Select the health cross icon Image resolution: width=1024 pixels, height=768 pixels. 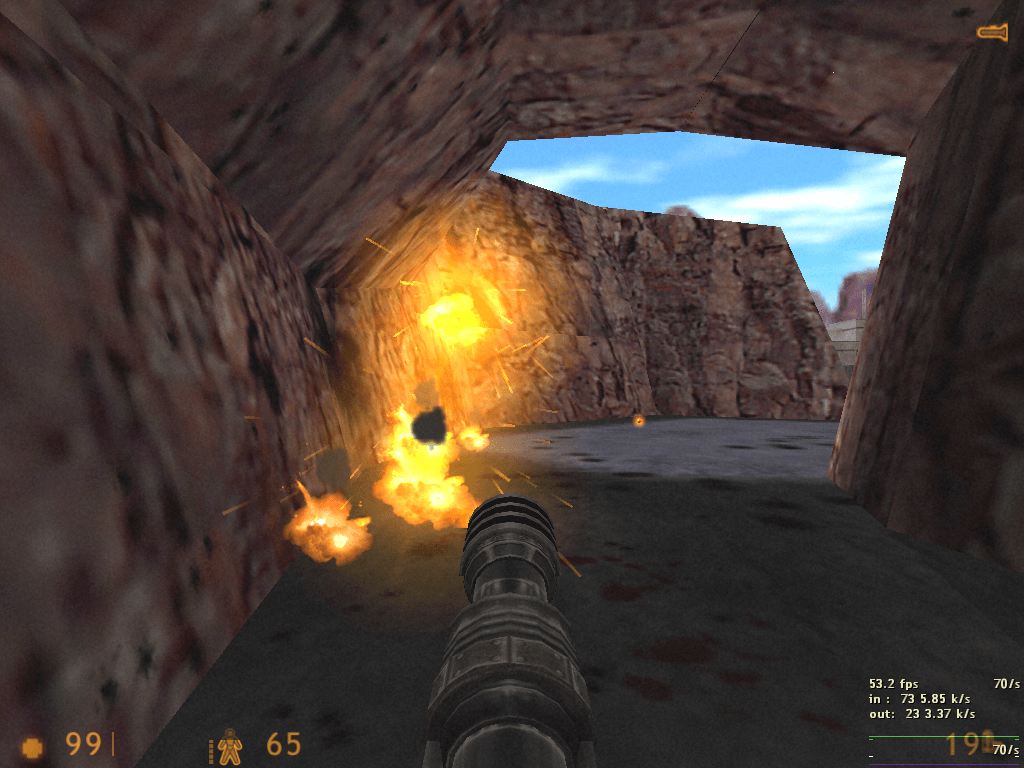33,746
